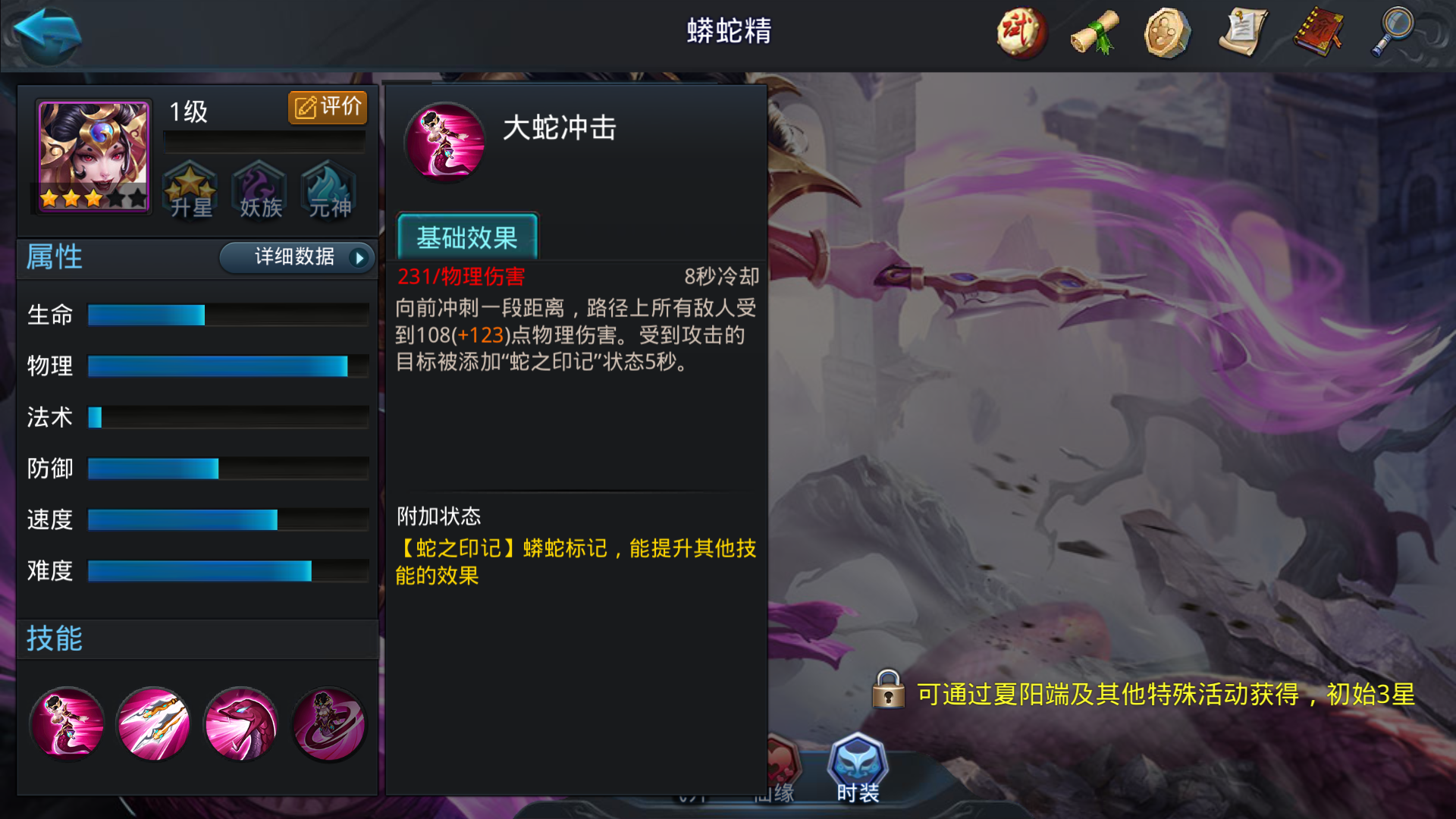Image resolution: width=1456 pixels, height=819 pixels.
Task: Open the coin medallion icon dropdown
Action: (x=1166, y=33)
